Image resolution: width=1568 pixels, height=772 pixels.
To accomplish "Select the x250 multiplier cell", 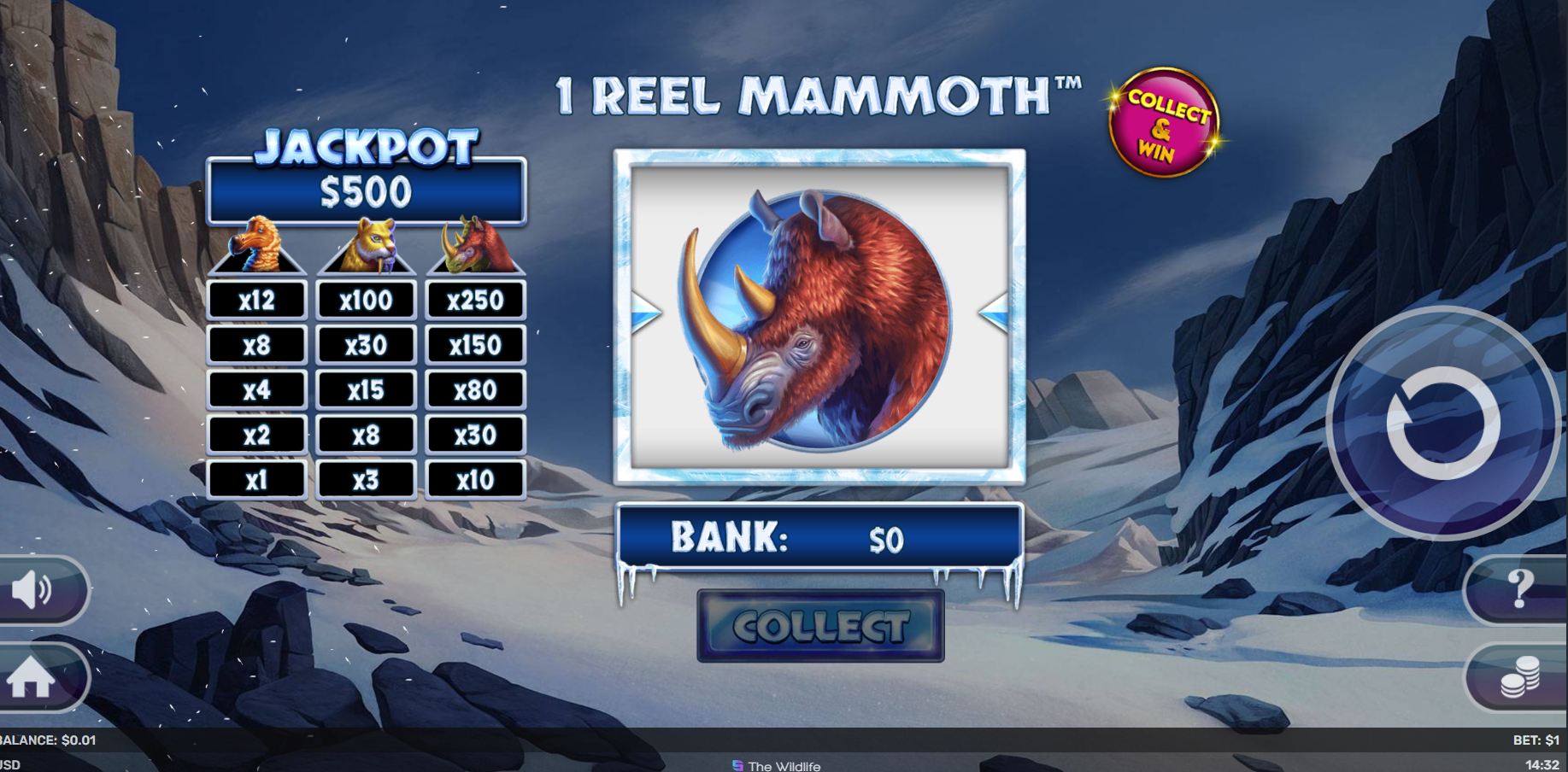I will [x=476, y=300].
